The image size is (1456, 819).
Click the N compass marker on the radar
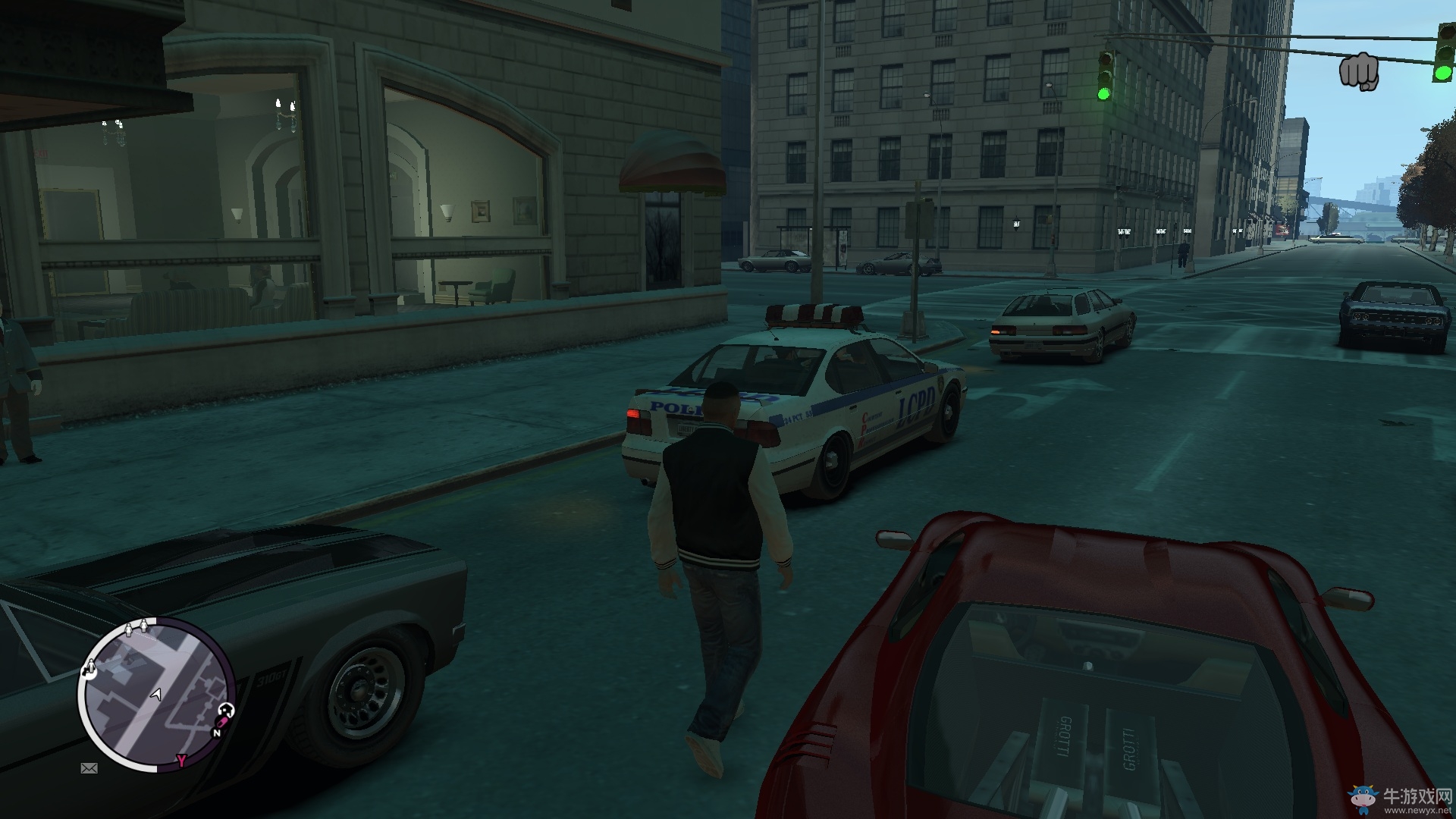point(217,733)
